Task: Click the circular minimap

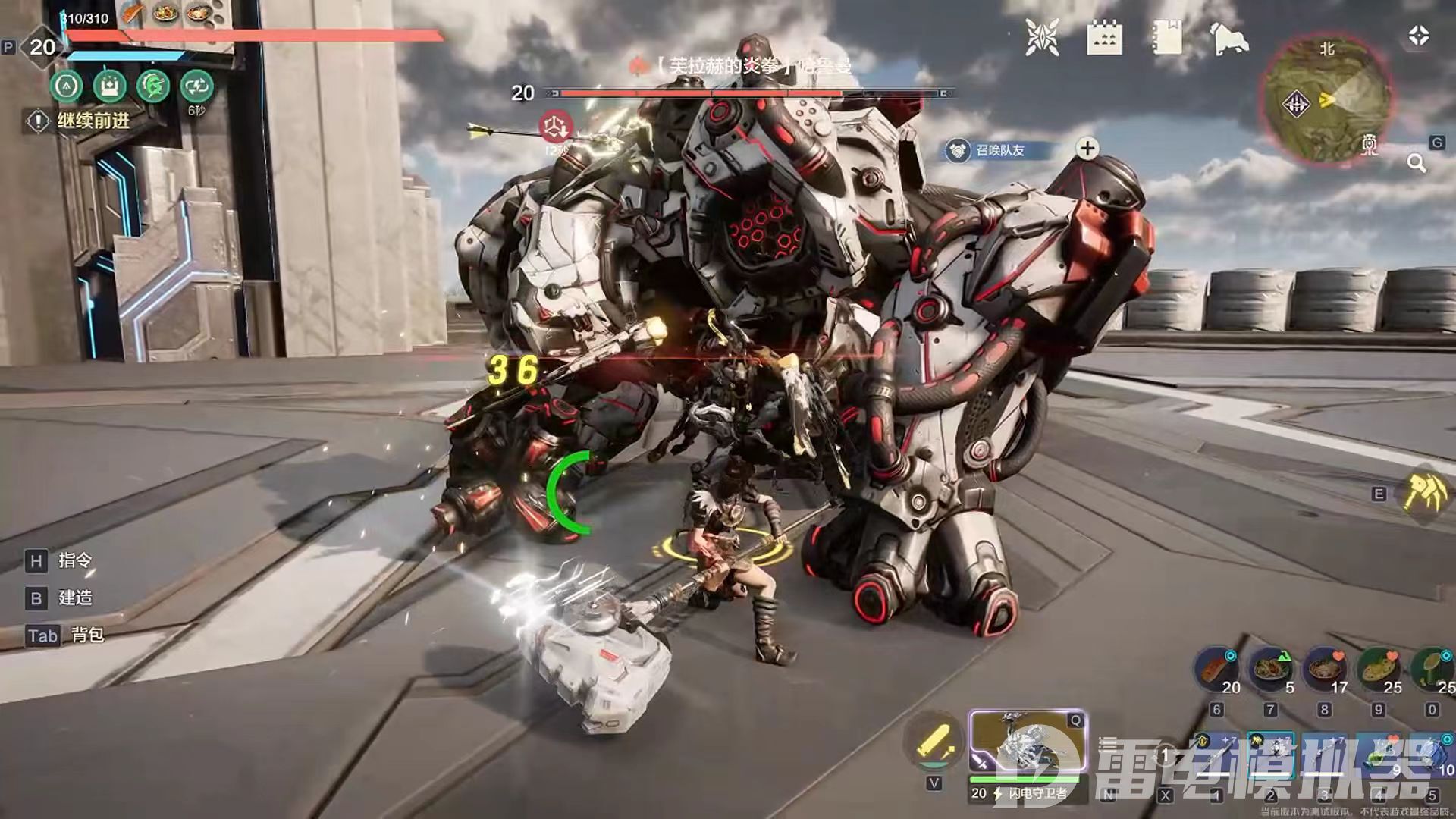Action: [x=1327, y=99]
